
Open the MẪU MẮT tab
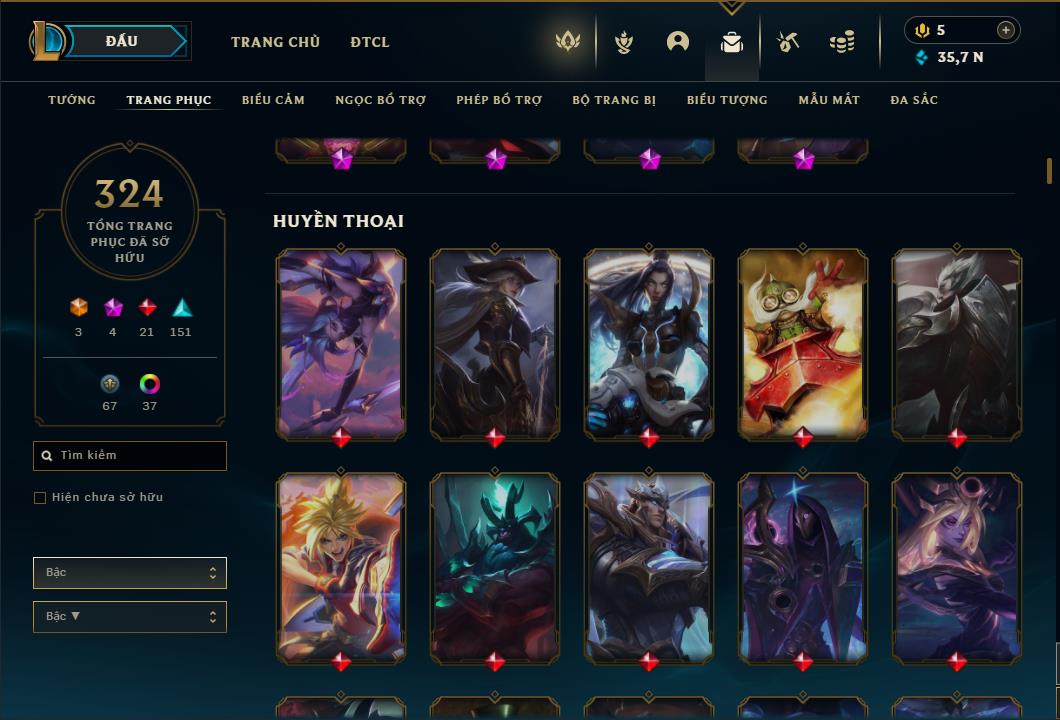point(829,100)
